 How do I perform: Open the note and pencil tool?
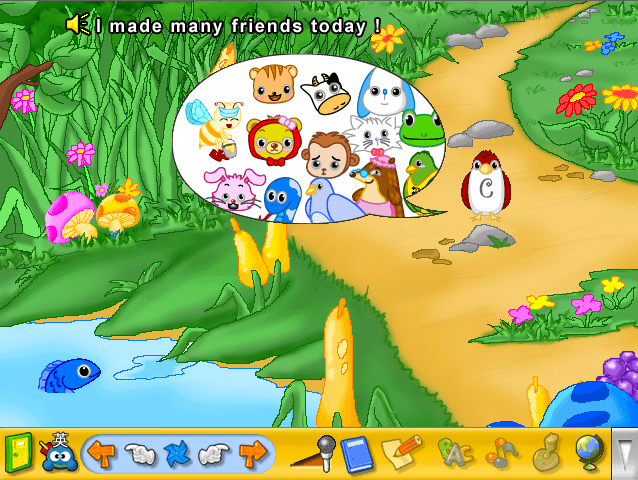pyautogui.click(x=402, y=453)
